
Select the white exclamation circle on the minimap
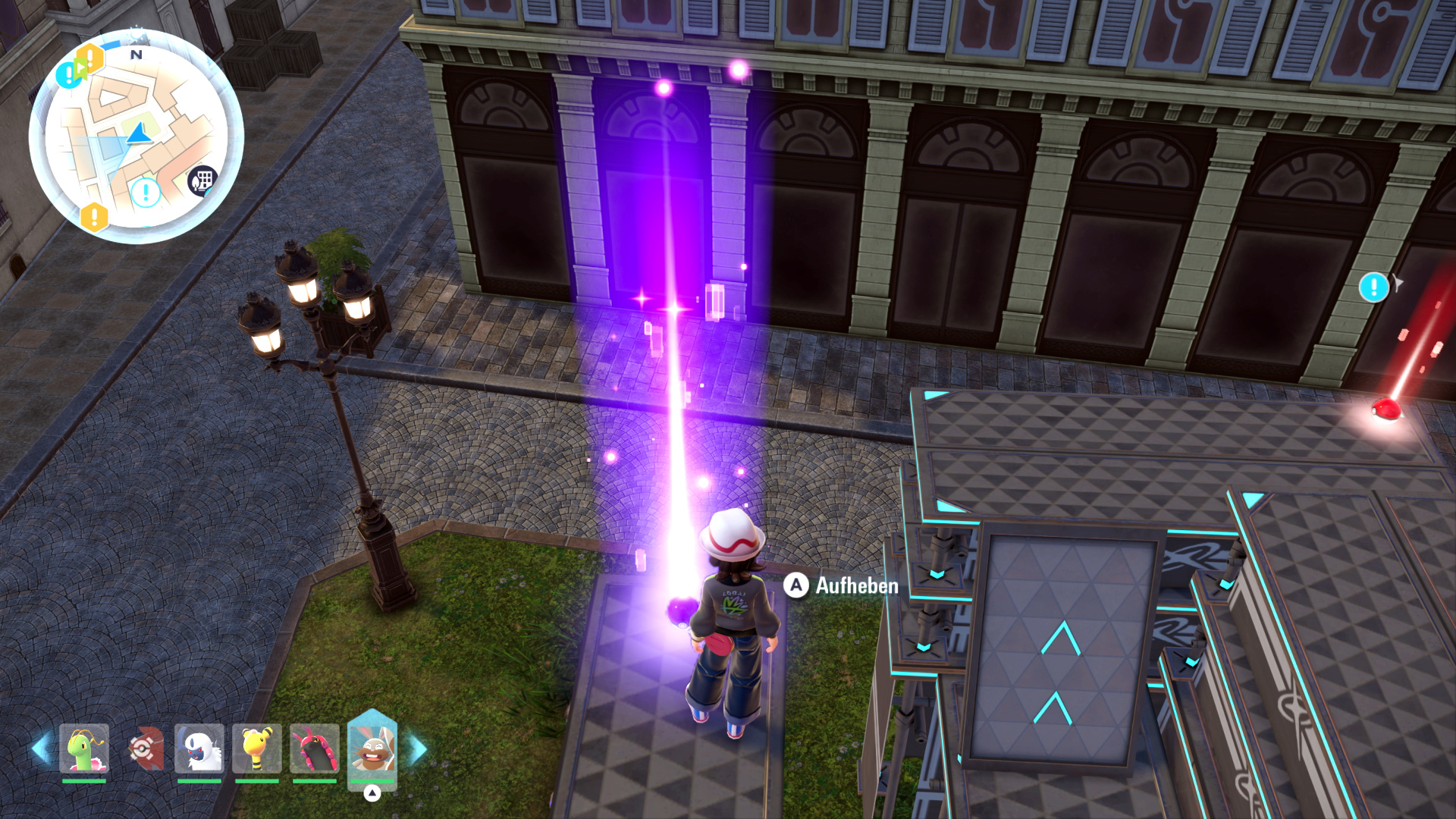pyautogui.click(x=146, y=193)
